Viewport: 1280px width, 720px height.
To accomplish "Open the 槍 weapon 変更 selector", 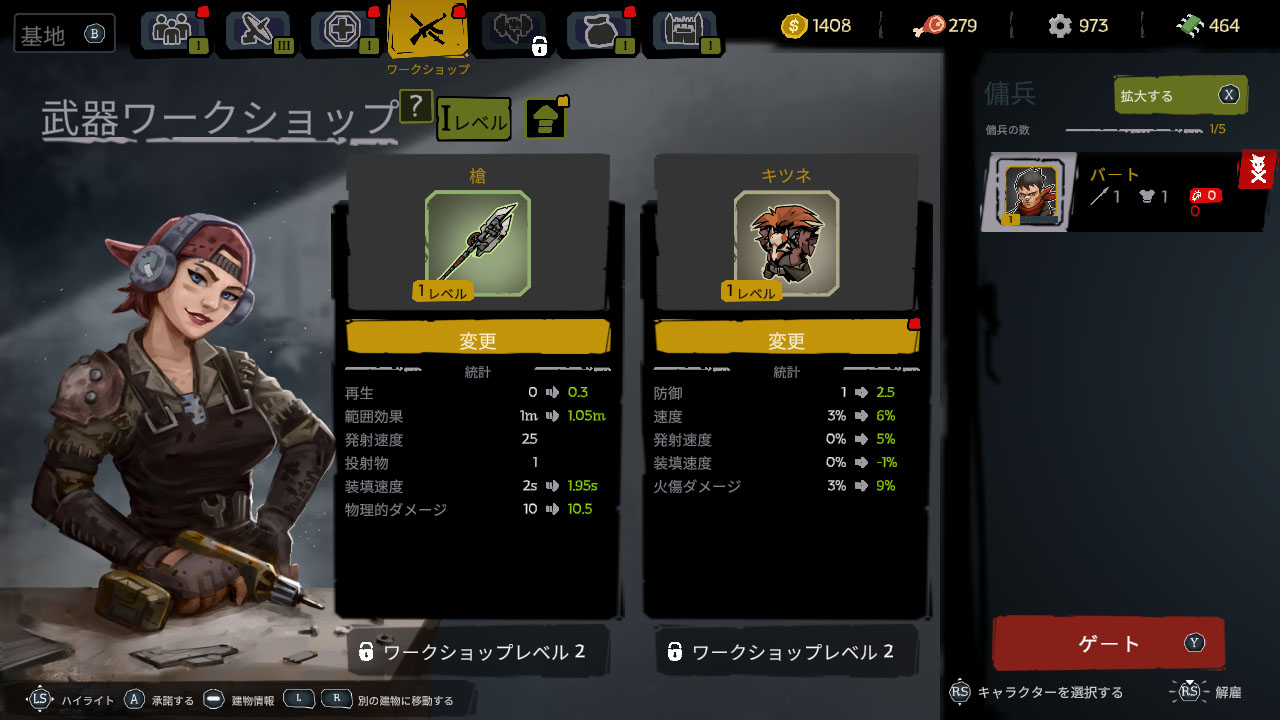I will pyautogui.click(x=478, y=338).
